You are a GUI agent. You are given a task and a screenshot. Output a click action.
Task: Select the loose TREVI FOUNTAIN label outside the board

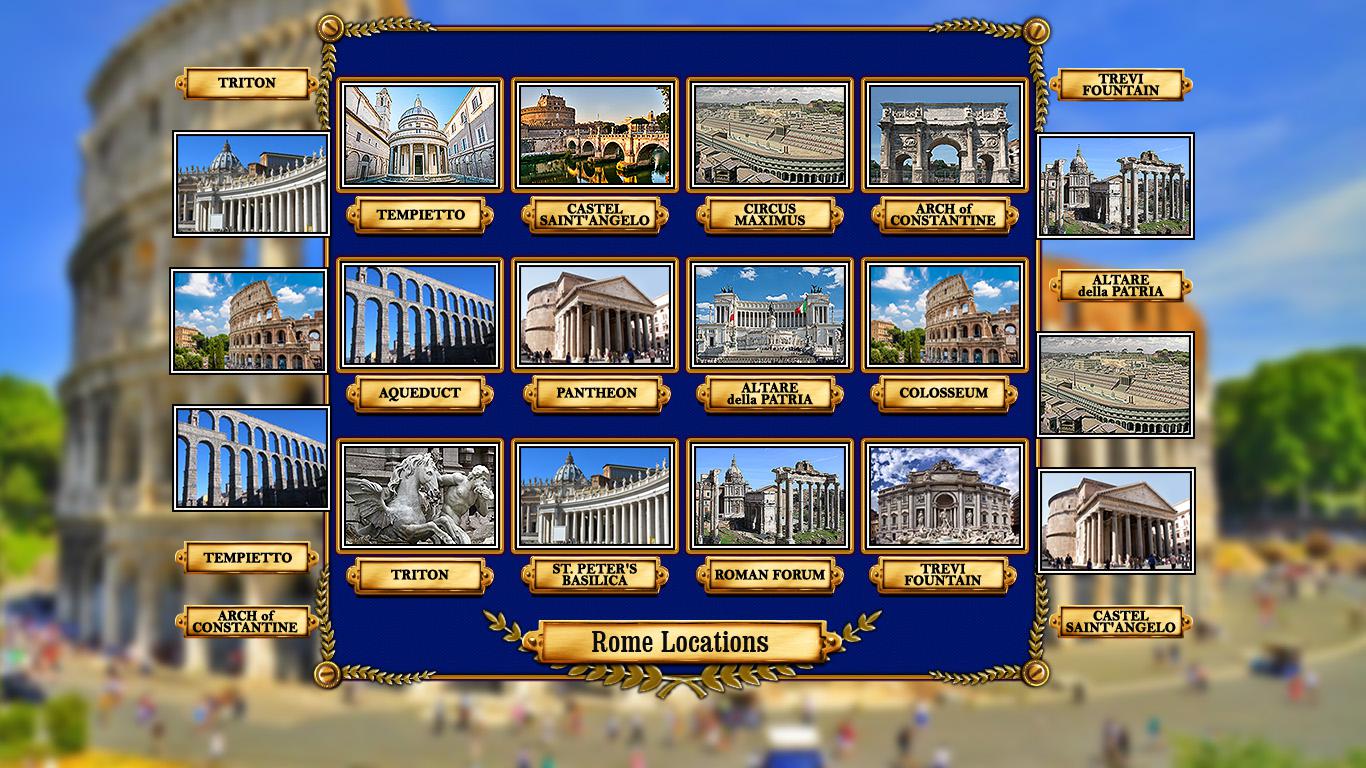click(1120, 85)
